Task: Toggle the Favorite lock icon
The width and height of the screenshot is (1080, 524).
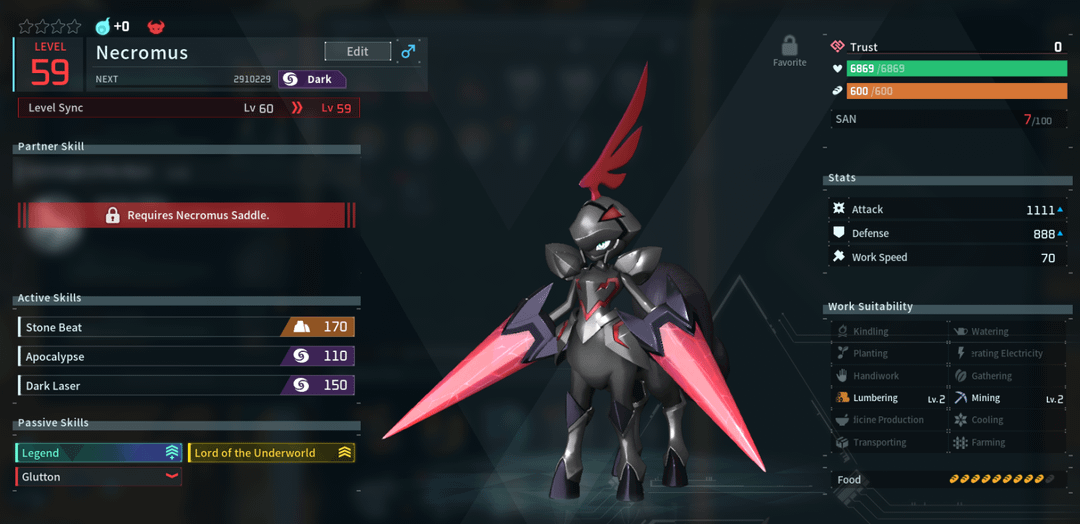Action: 789,46
